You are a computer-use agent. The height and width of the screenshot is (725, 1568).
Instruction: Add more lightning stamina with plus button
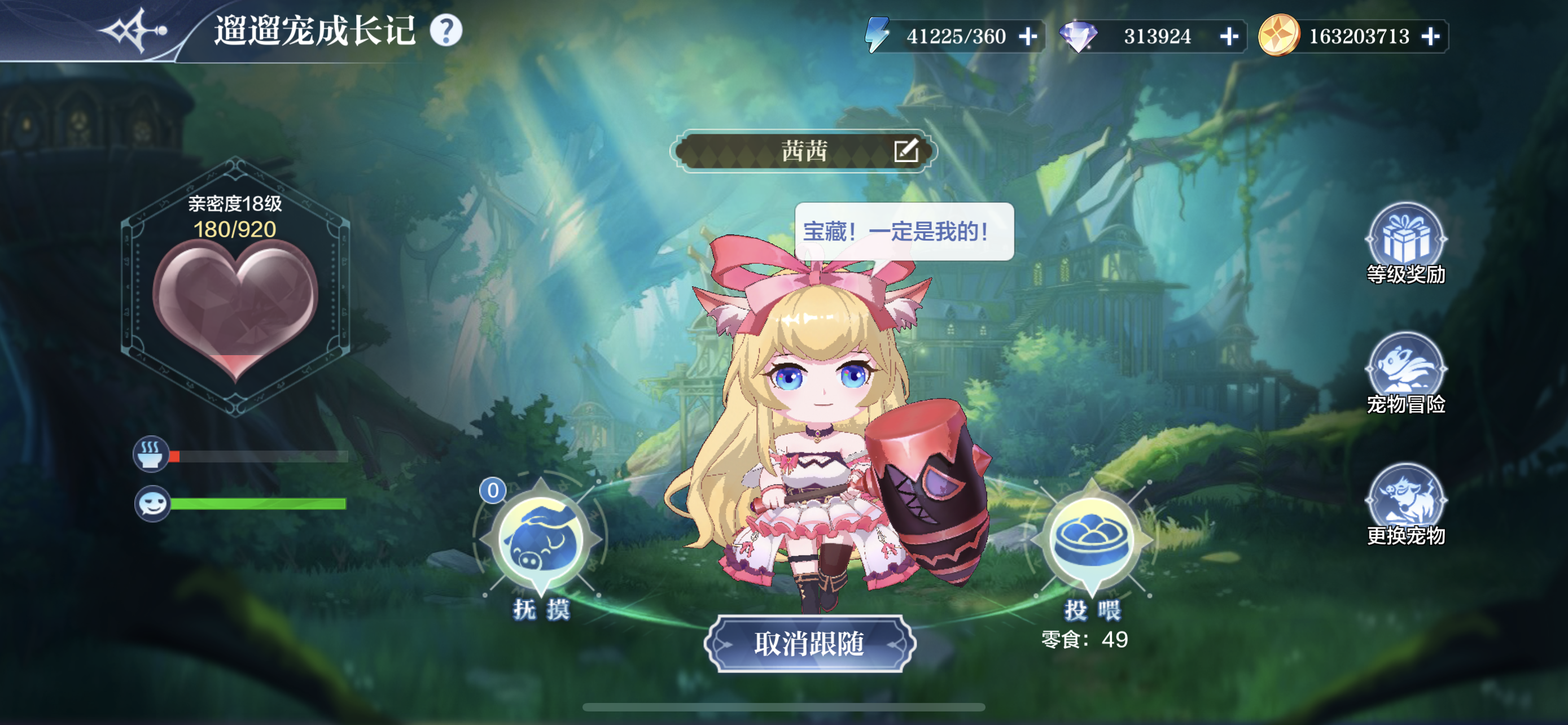1028,37
